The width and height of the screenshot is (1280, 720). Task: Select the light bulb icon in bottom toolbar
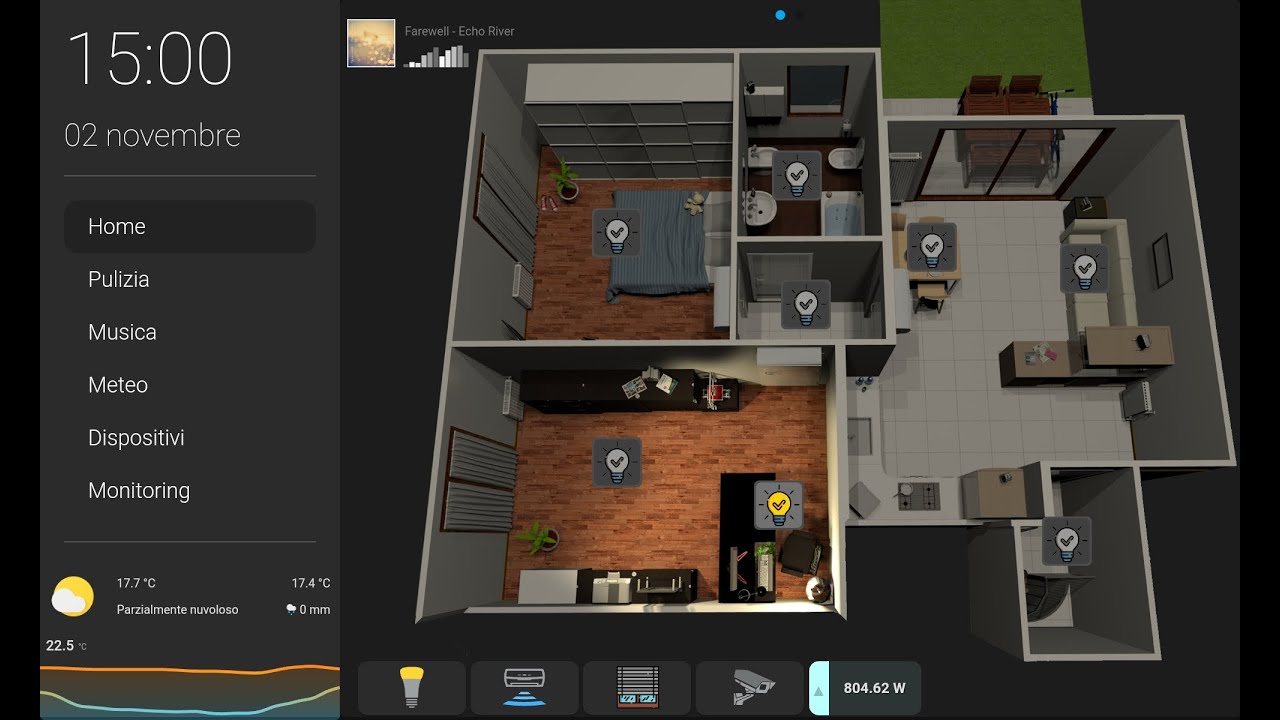pyautogui.click(x=411, y=687)
